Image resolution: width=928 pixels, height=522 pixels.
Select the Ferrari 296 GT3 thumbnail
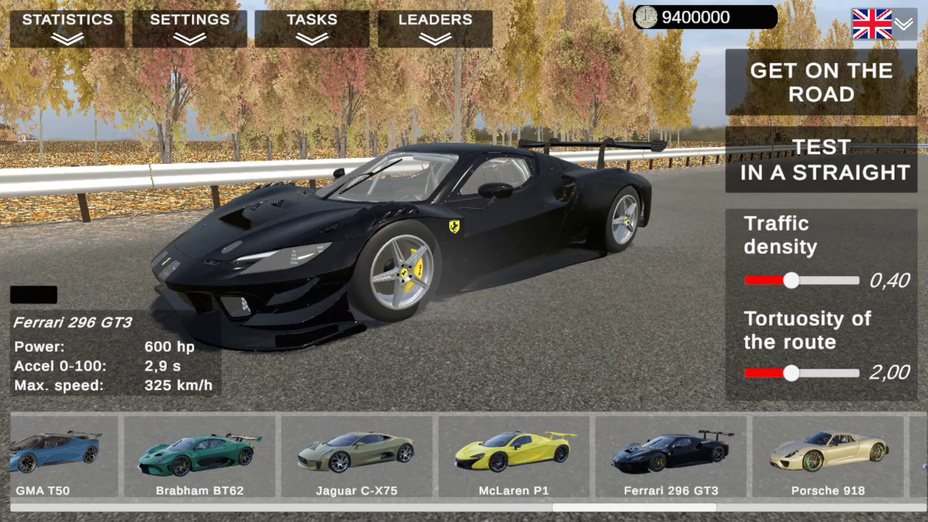[671, 456]
